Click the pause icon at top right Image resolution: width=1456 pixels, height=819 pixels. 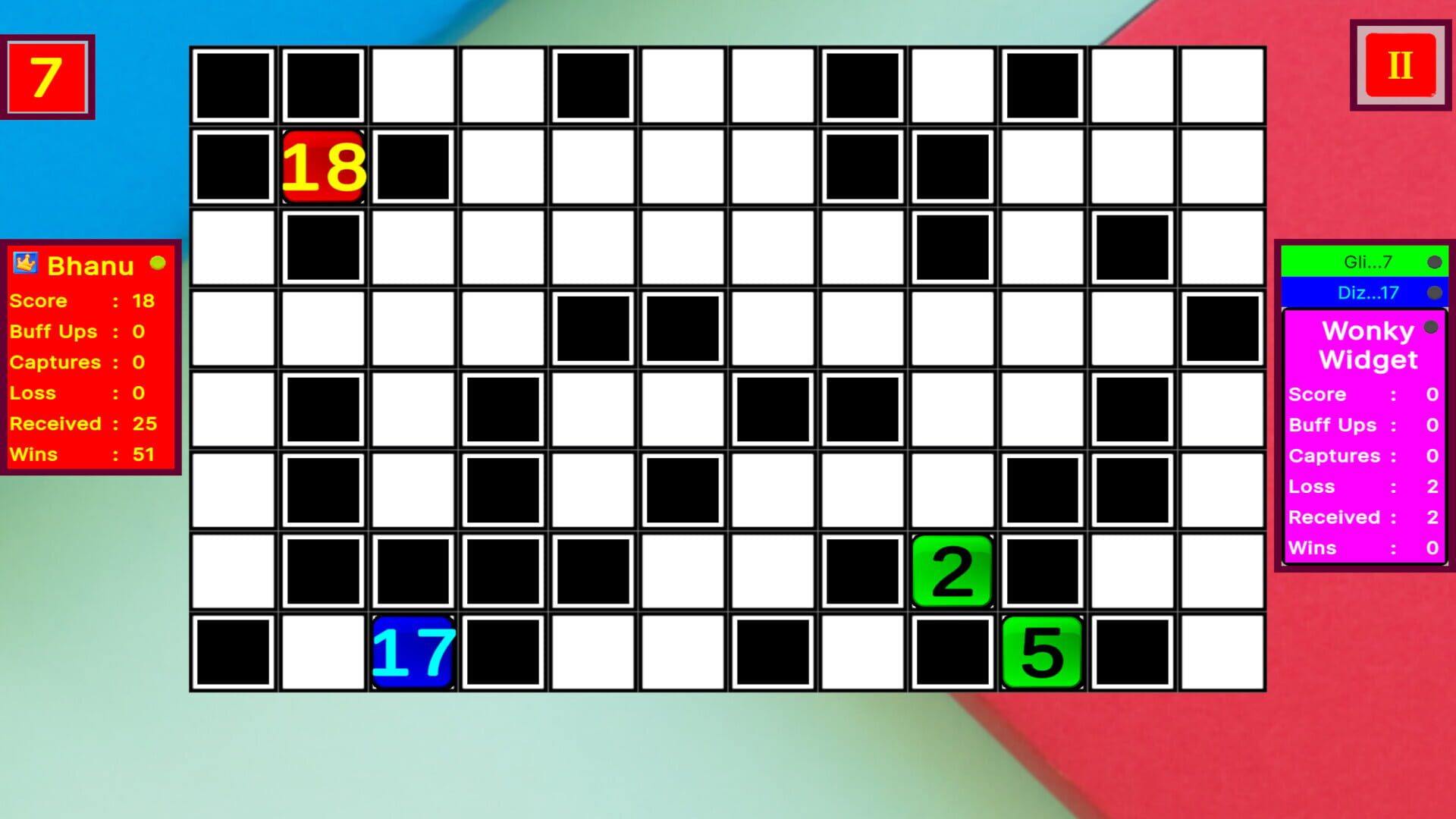[x=1399, y=66]
